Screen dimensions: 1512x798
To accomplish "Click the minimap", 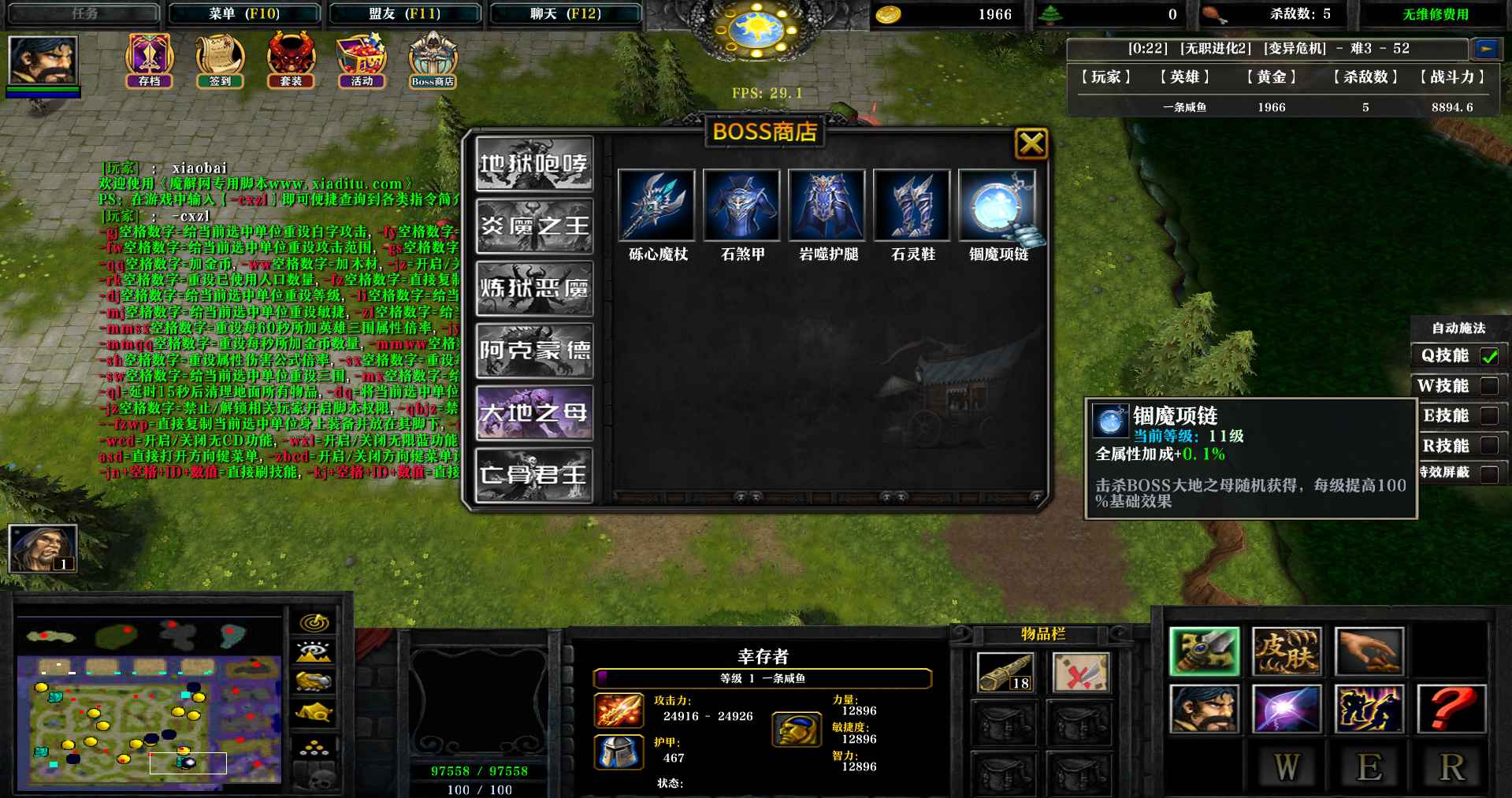I will (149, 721).
